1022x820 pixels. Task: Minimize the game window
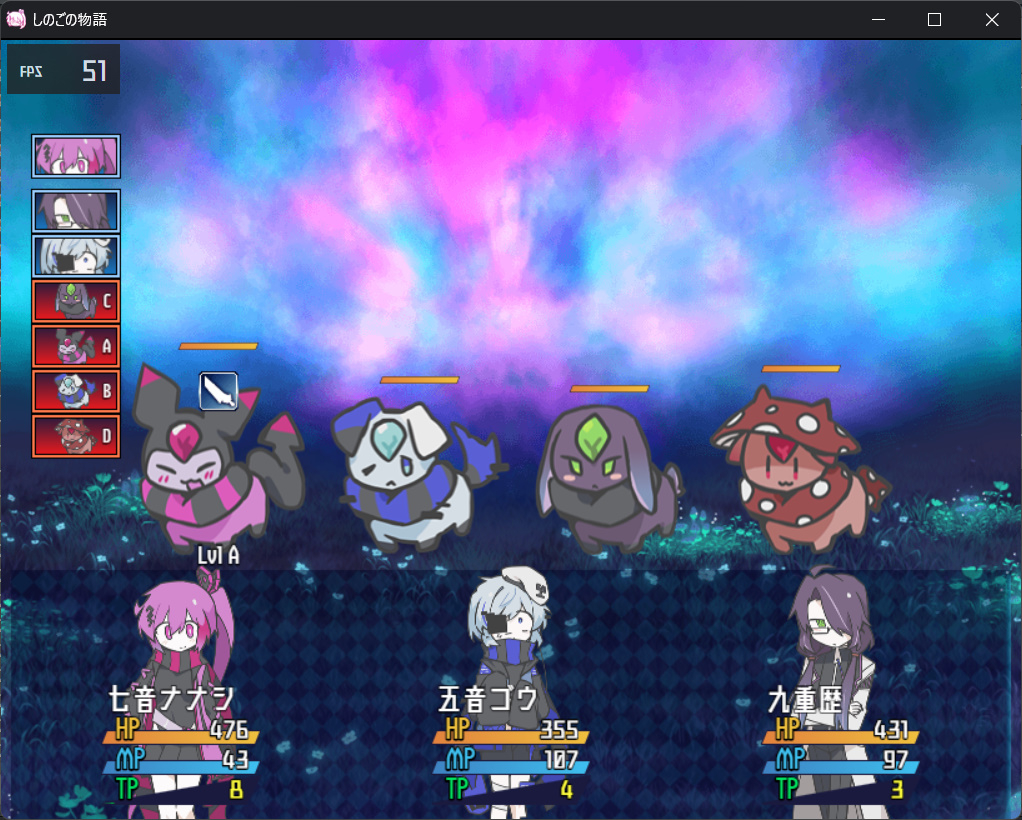pos(878,20)
